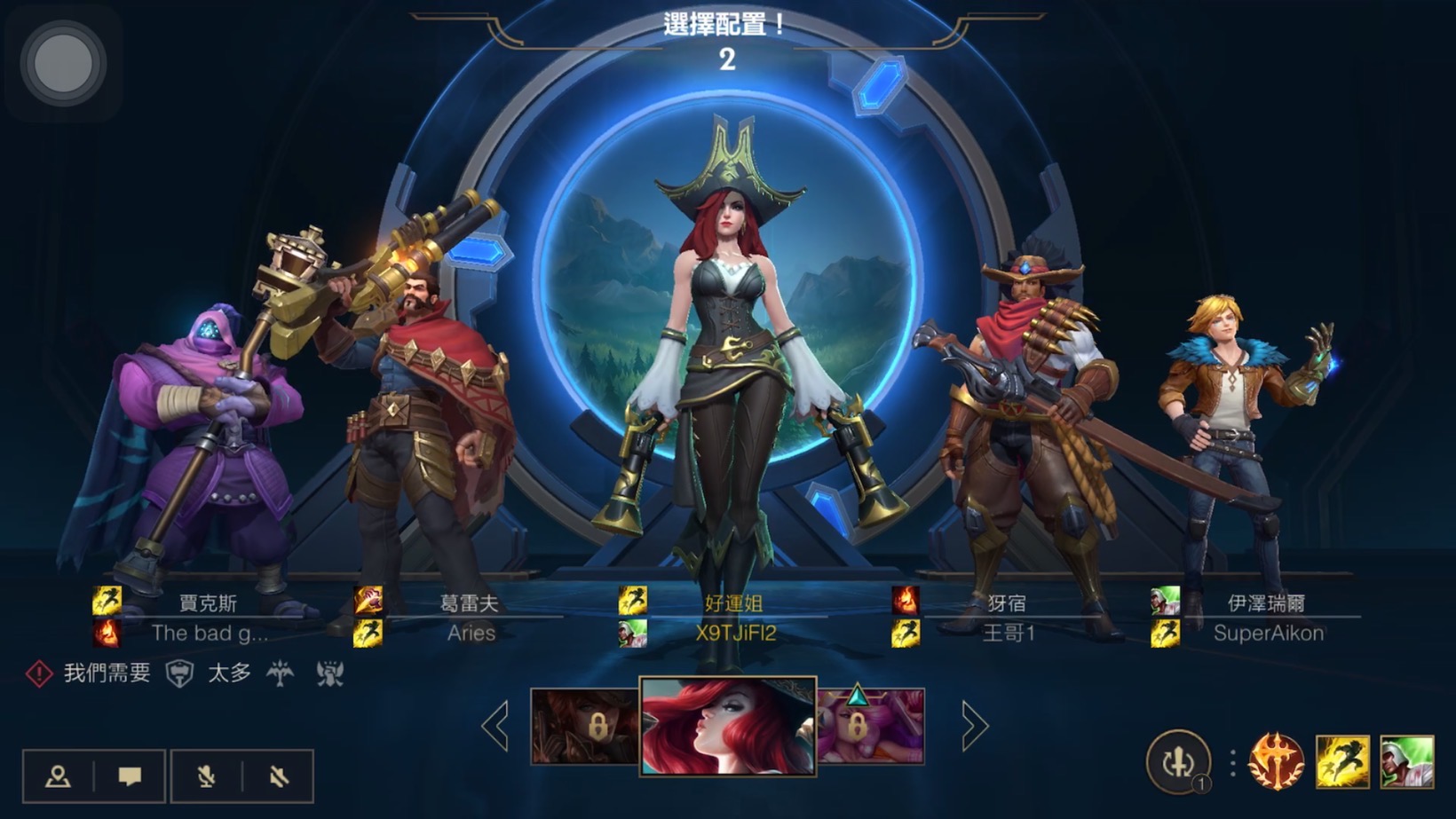Toggle the muted speaker sound
The image size is (1456, 819).
279,776
